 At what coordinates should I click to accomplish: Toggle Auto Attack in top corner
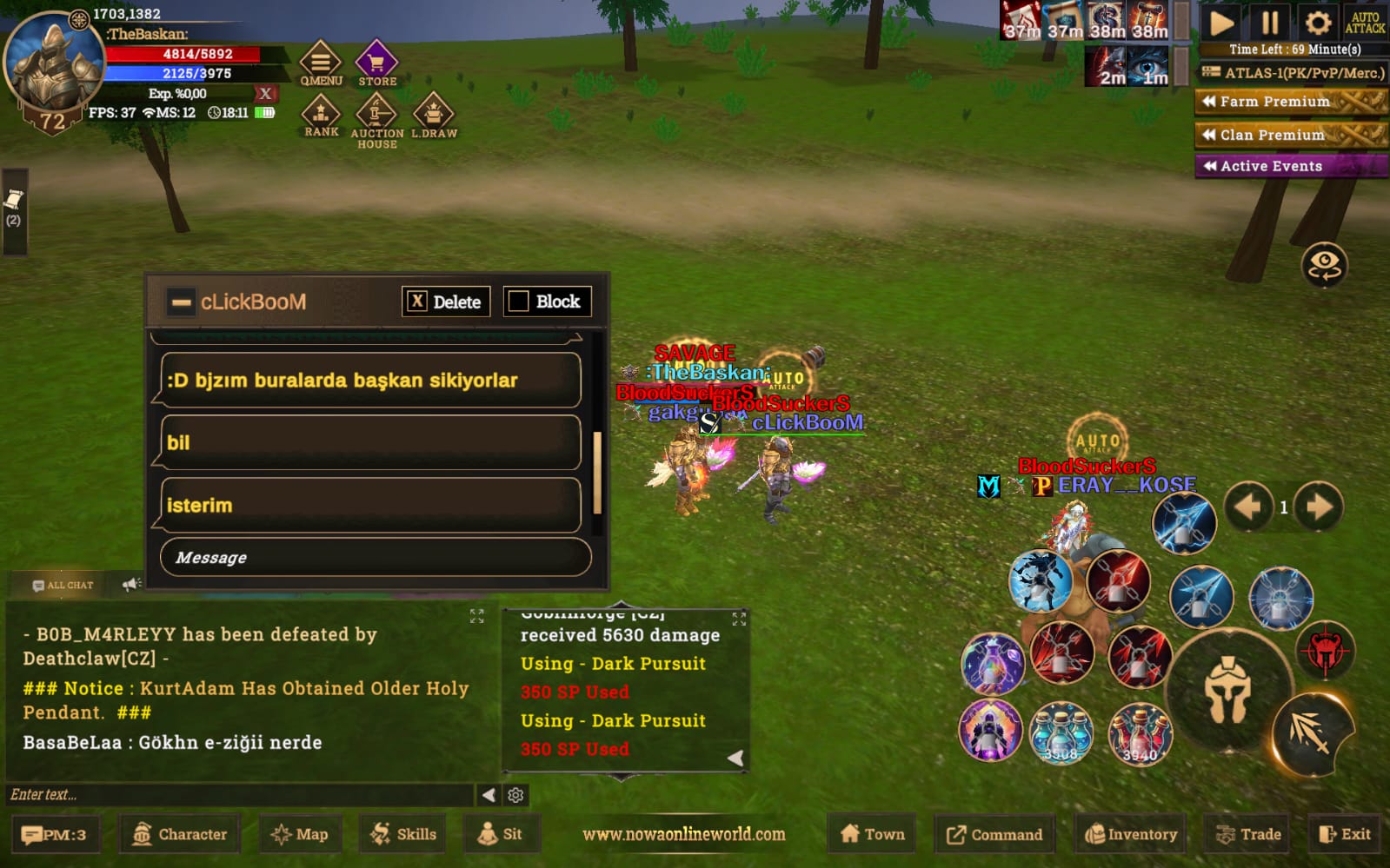(1365, 23)
